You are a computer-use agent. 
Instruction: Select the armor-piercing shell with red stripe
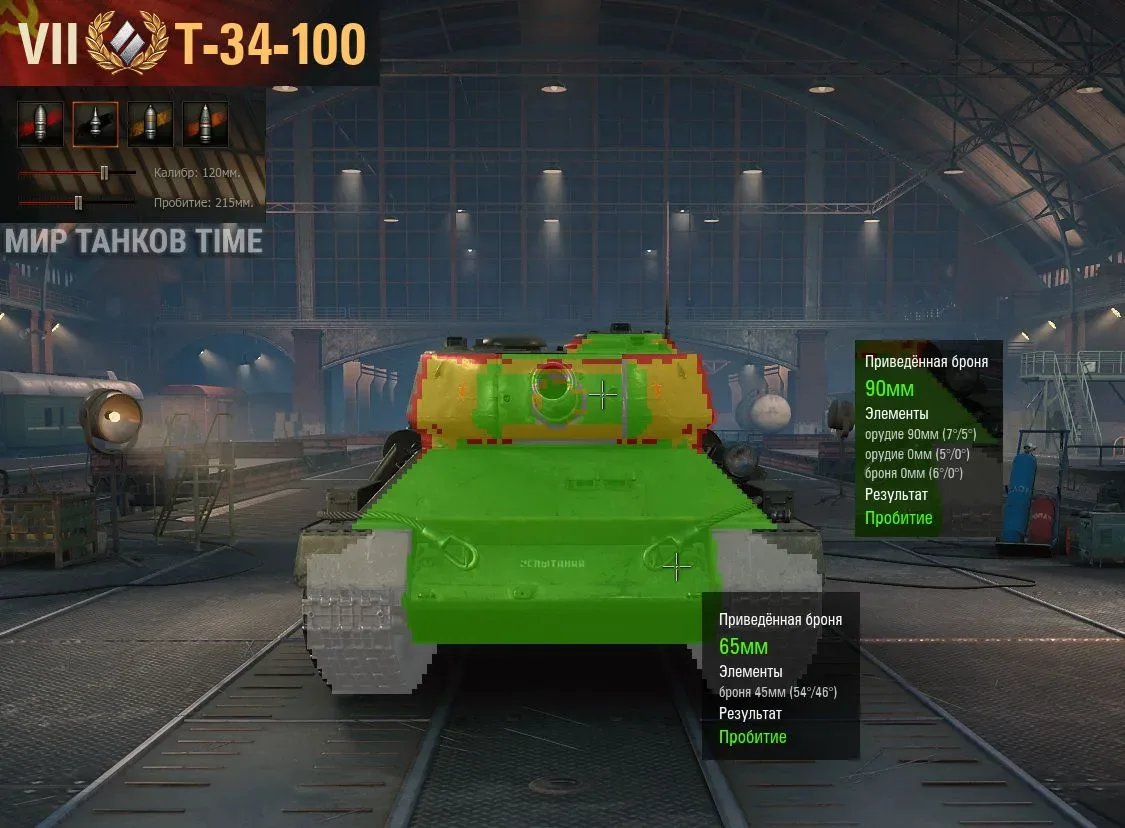[x=40, y=124]
